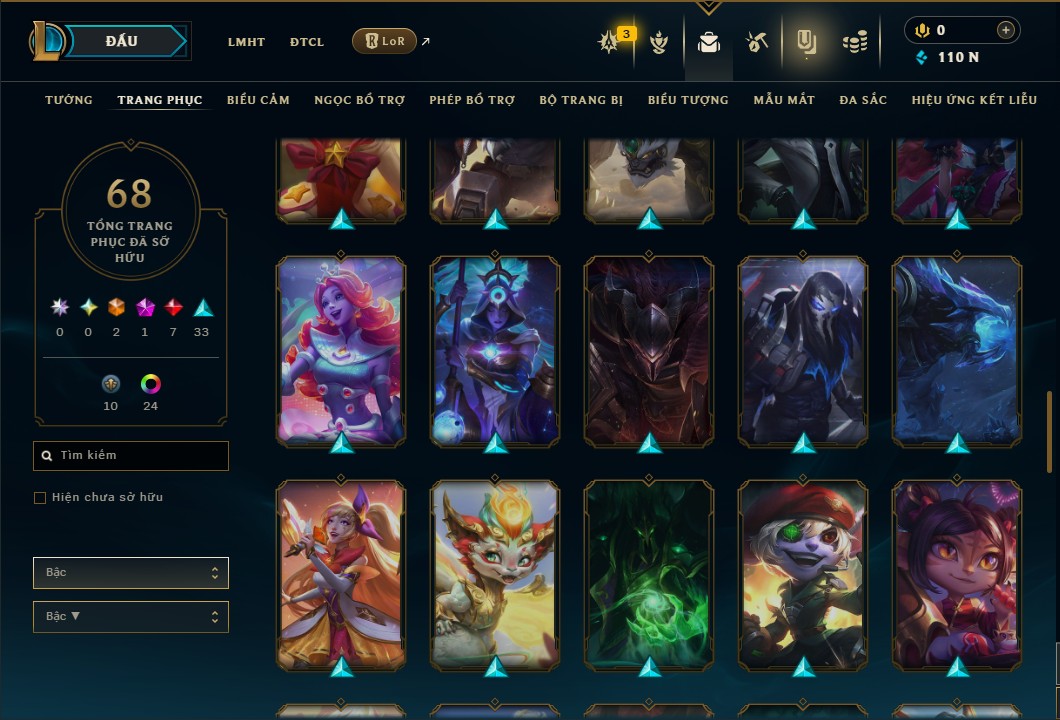Open the ĐTCL menu entry
The width and height of the screenshot is (1060, 720).
point(307,42)
